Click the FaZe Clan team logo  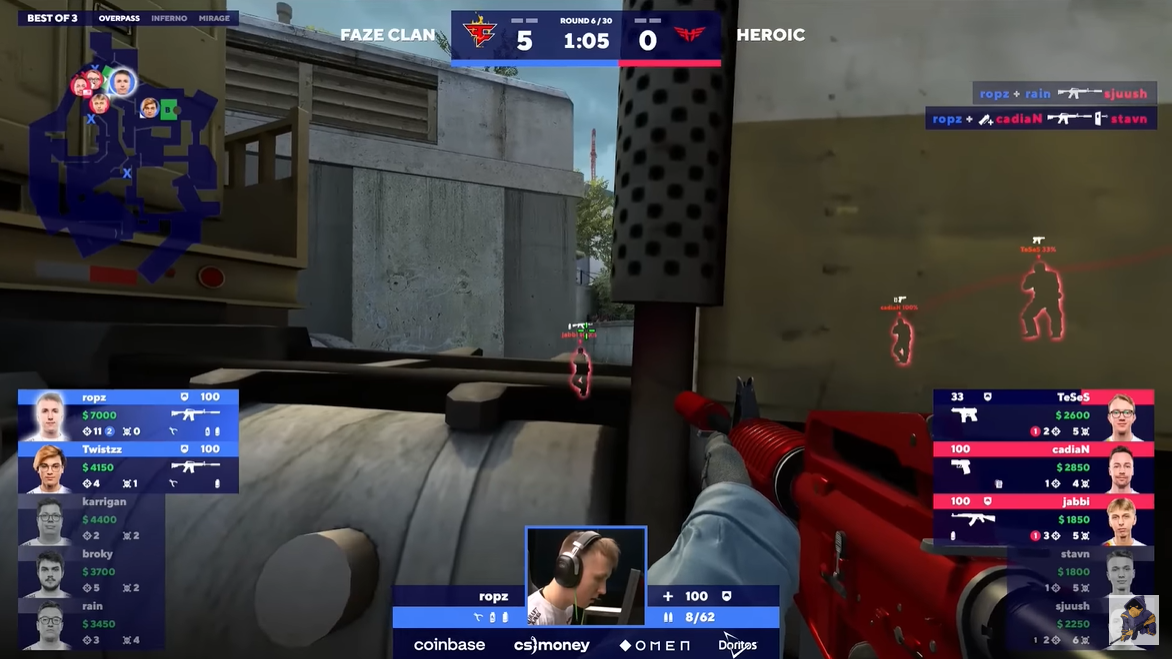[480, 38]
